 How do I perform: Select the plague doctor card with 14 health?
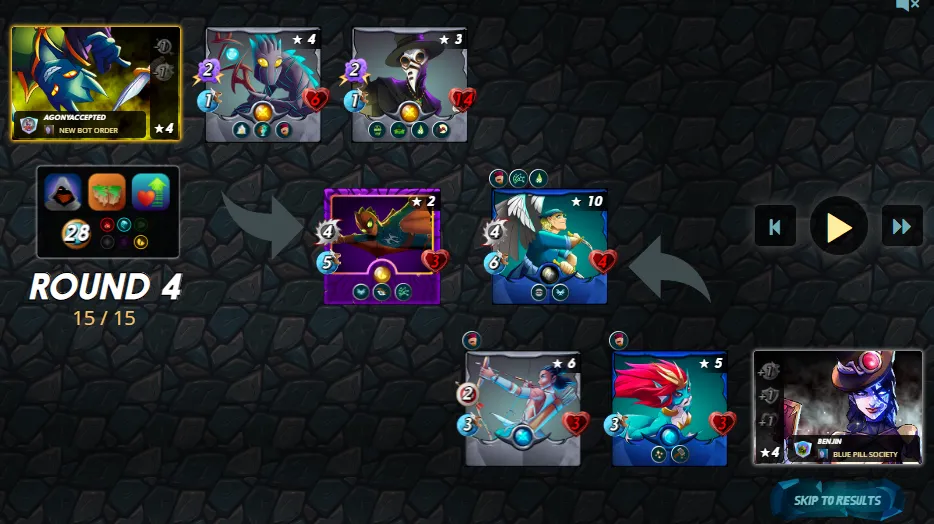pos(410,85)
